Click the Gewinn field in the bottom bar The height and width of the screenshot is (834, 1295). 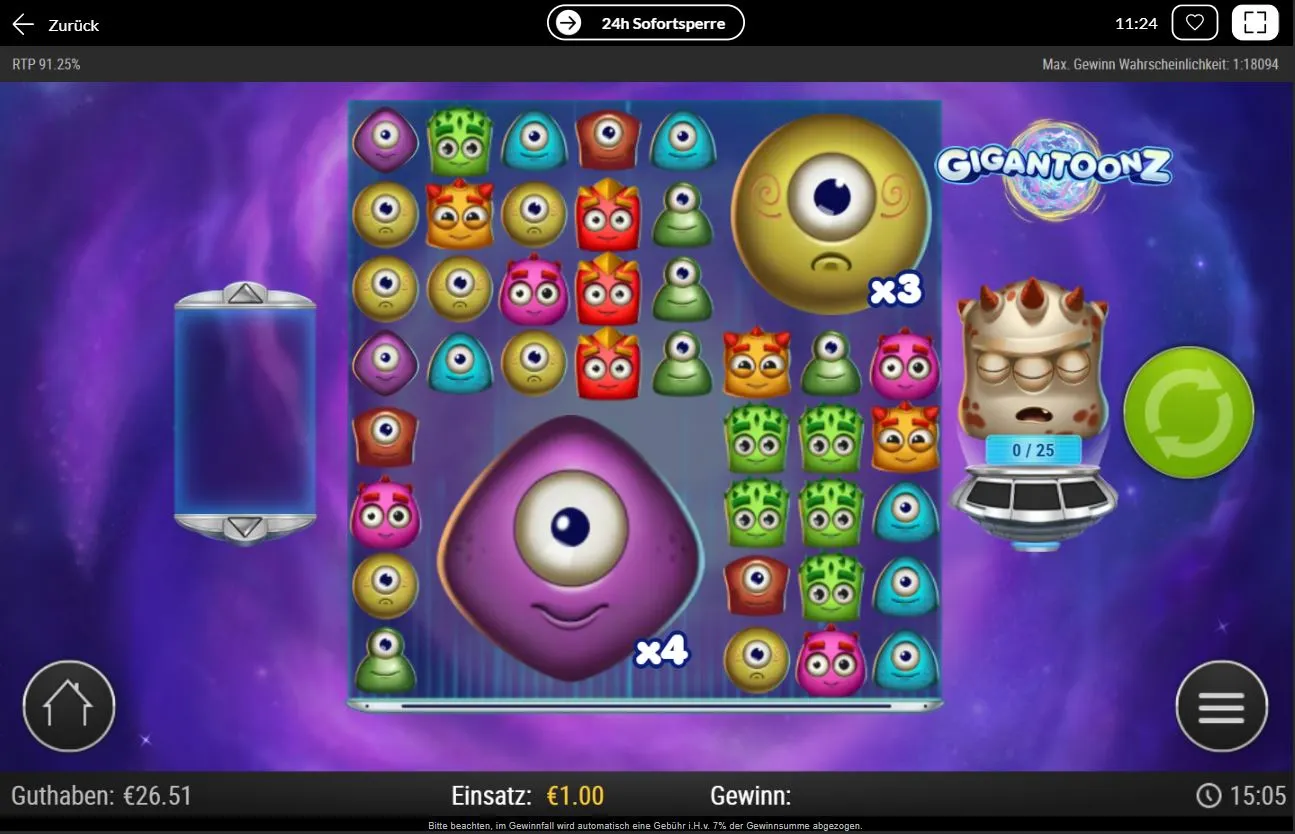[x=751, y=796]
